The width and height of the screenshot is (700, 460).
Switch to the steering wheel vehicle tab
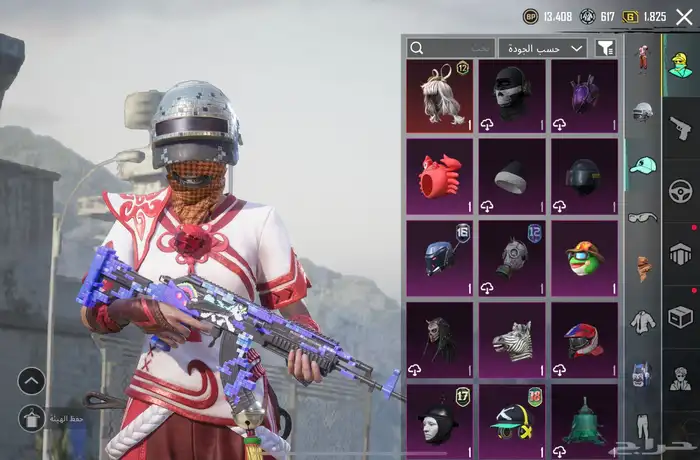coord(681,190)
